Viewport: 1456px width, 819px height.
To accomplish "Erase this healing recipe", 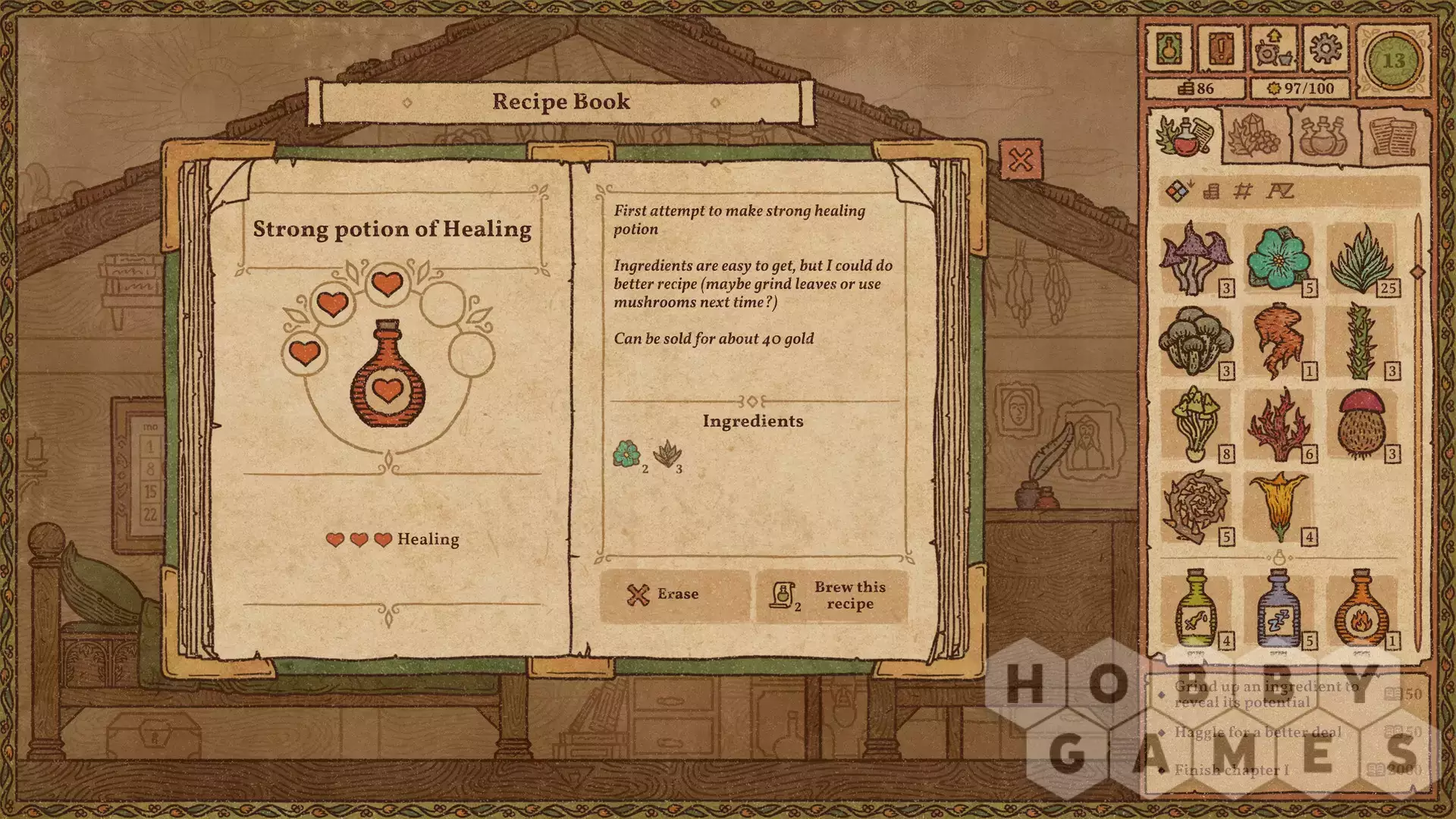I will 675,595.
